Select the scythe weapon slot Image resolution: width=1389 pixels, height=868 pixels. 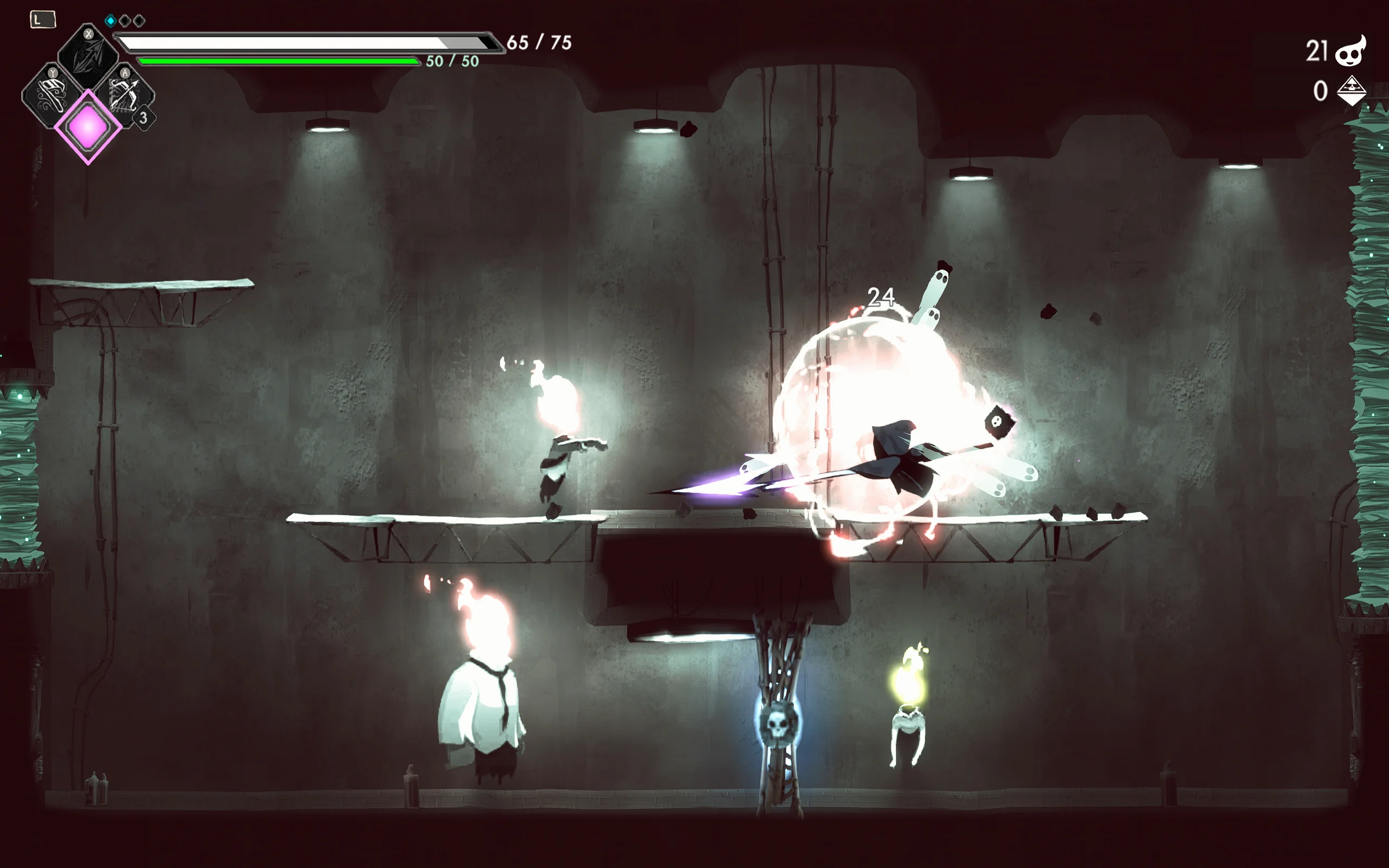tap(88, 58)
